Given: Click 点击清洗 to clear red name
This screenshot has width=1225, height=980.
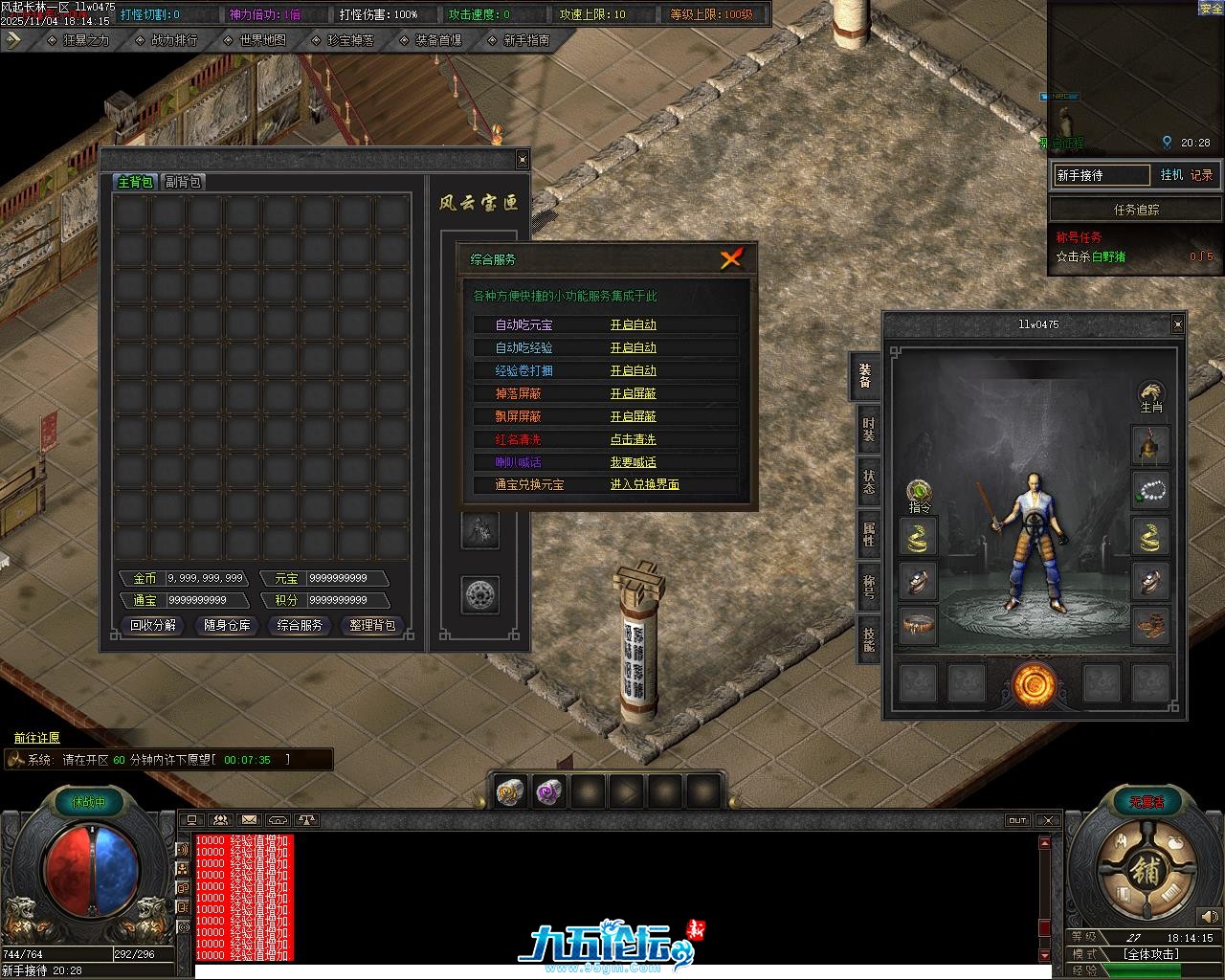Looking at the screenshot, I should click(634, 439).
